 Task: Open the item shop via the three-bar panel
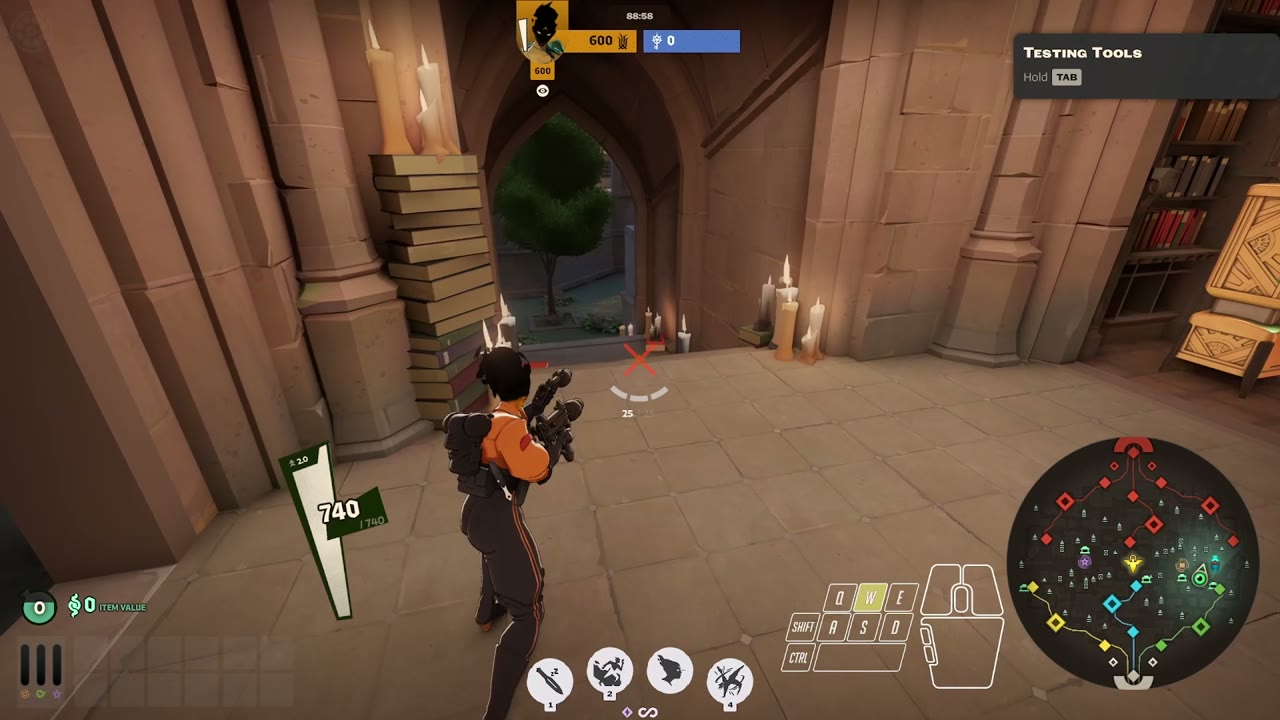point(41,666)
